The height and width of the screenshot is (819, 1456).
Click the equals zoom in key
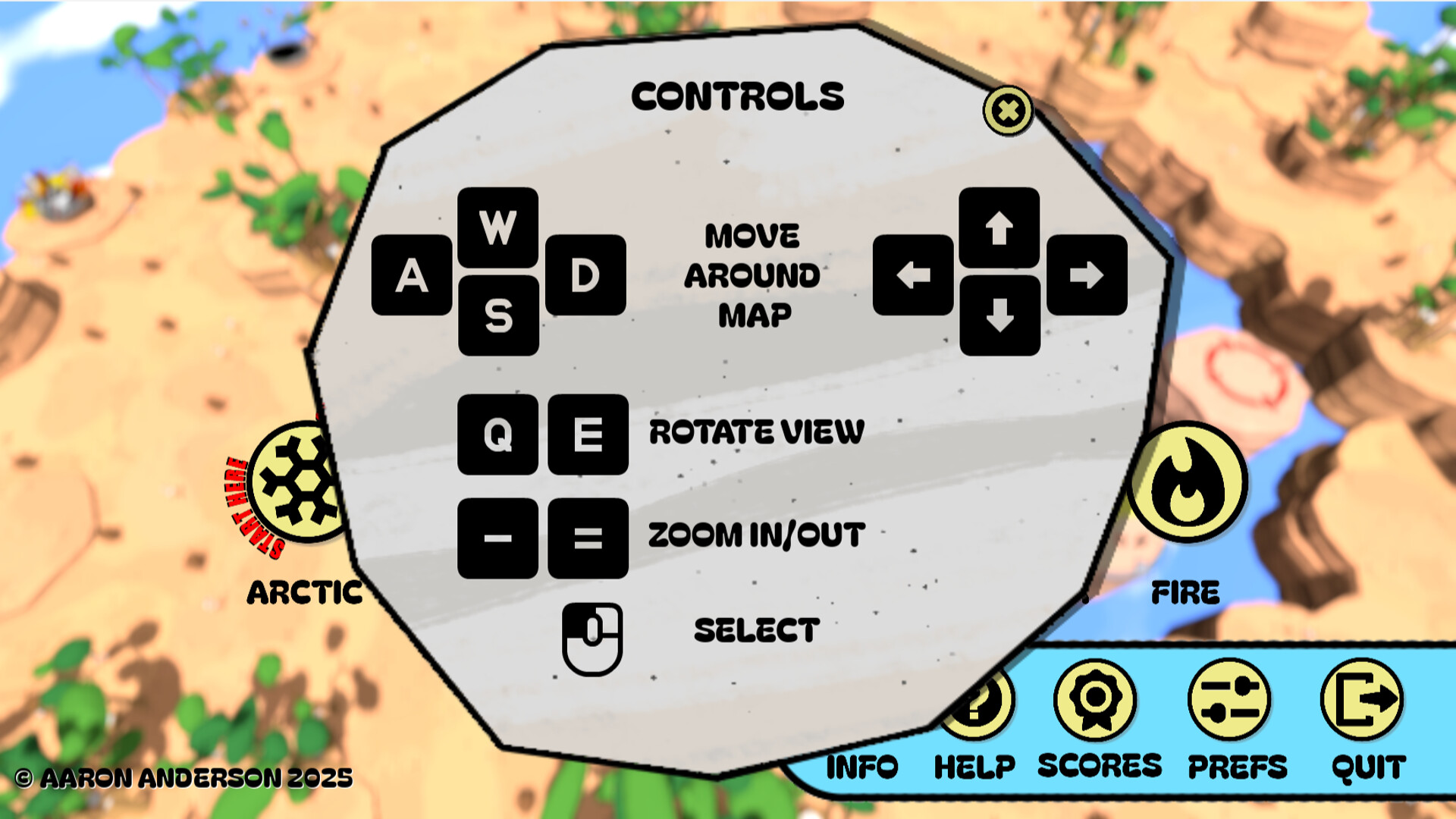click(x=588, y=536)
